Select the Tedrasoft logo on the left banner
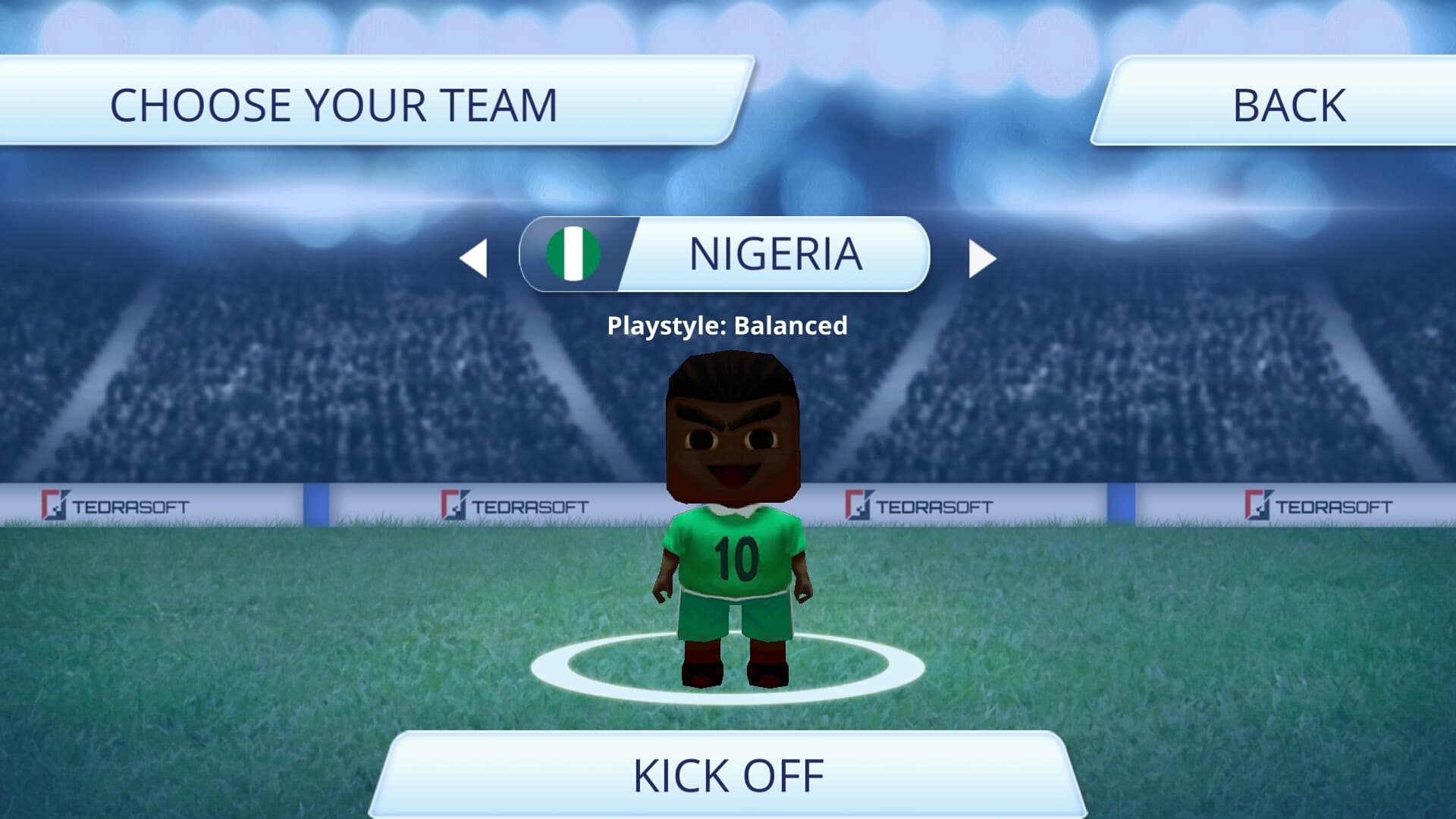 point(121,502)
